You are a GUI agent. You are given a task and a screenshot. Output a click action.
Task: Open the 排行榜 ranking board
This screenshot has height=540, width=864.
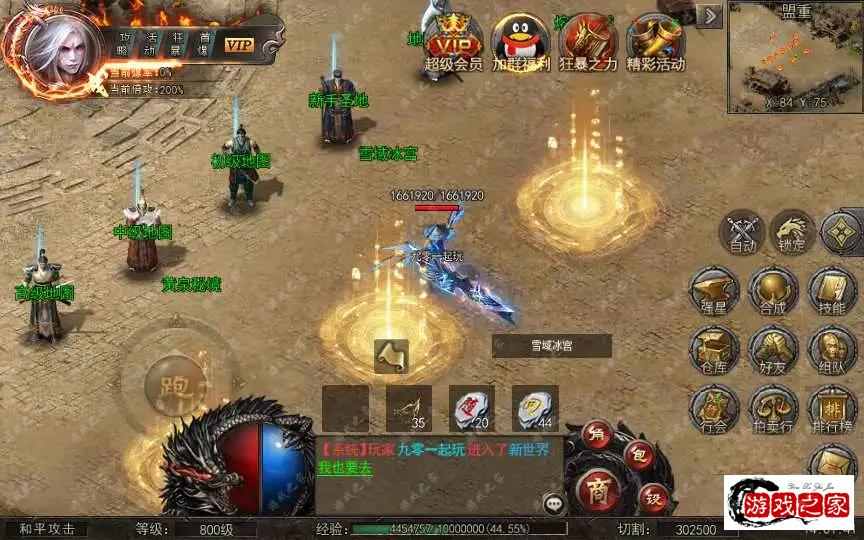click(832, 408)
